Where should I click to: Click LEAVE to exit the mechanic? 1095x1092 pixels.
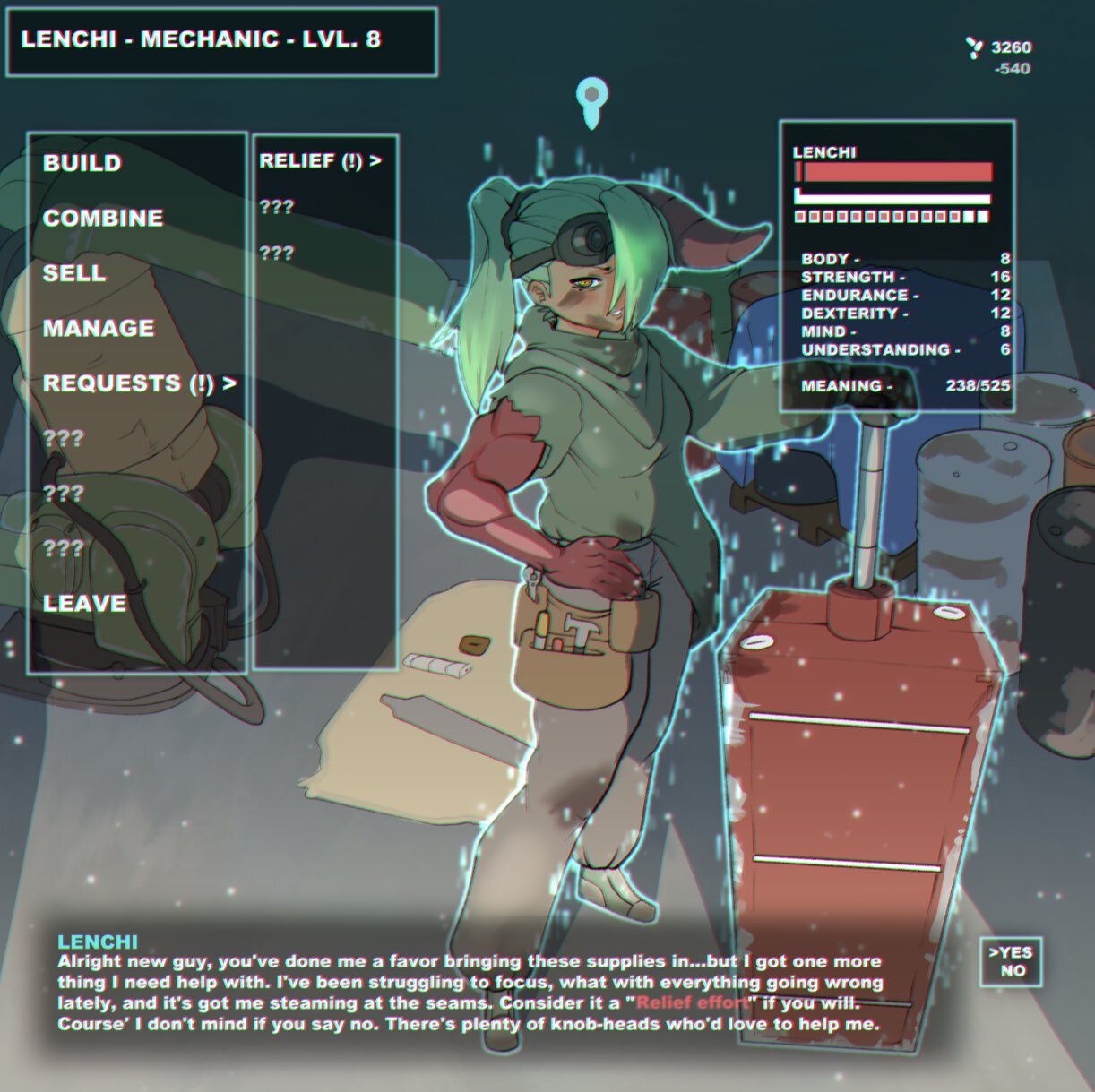click(84, 603)
